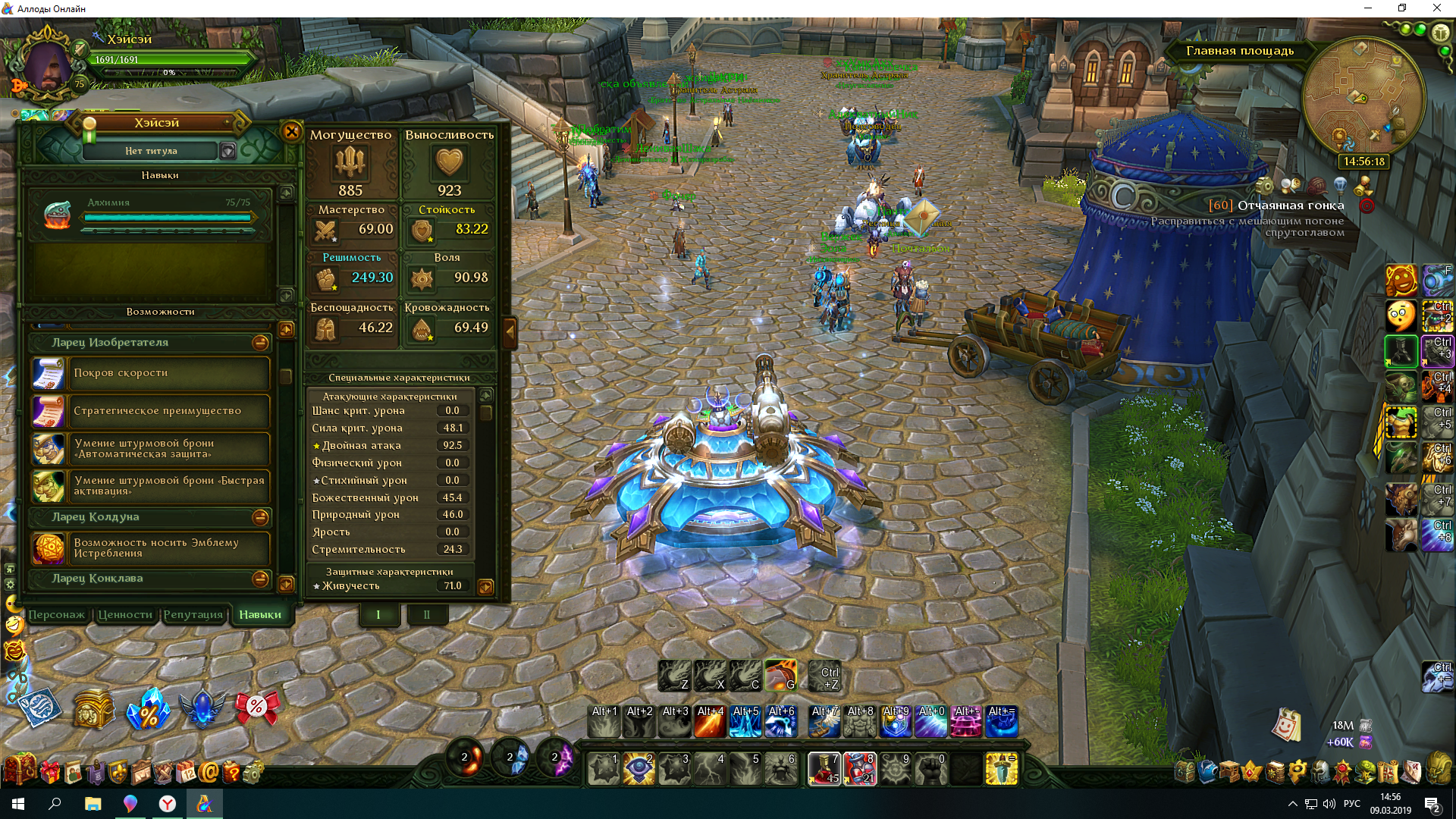Select the Отчаянная гонка quest tracker
The image size is (1456, 819).
pyautogui.click(x=1290, y=206)
